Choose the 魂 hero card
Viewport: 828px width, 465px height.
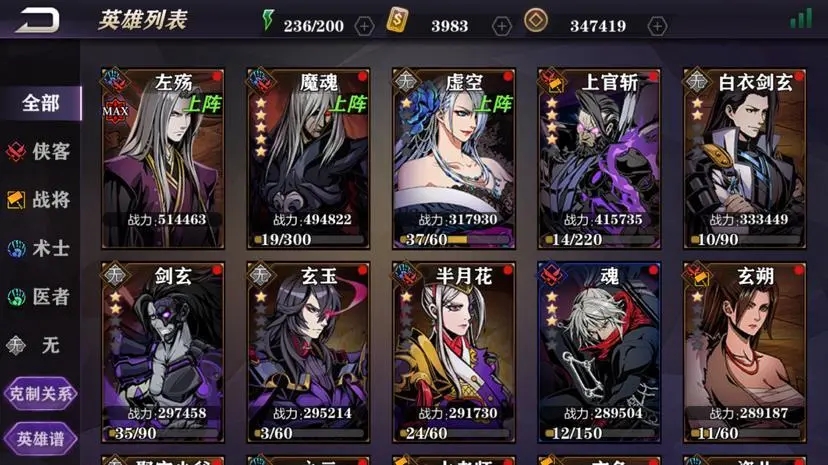[x=598, y=352]
